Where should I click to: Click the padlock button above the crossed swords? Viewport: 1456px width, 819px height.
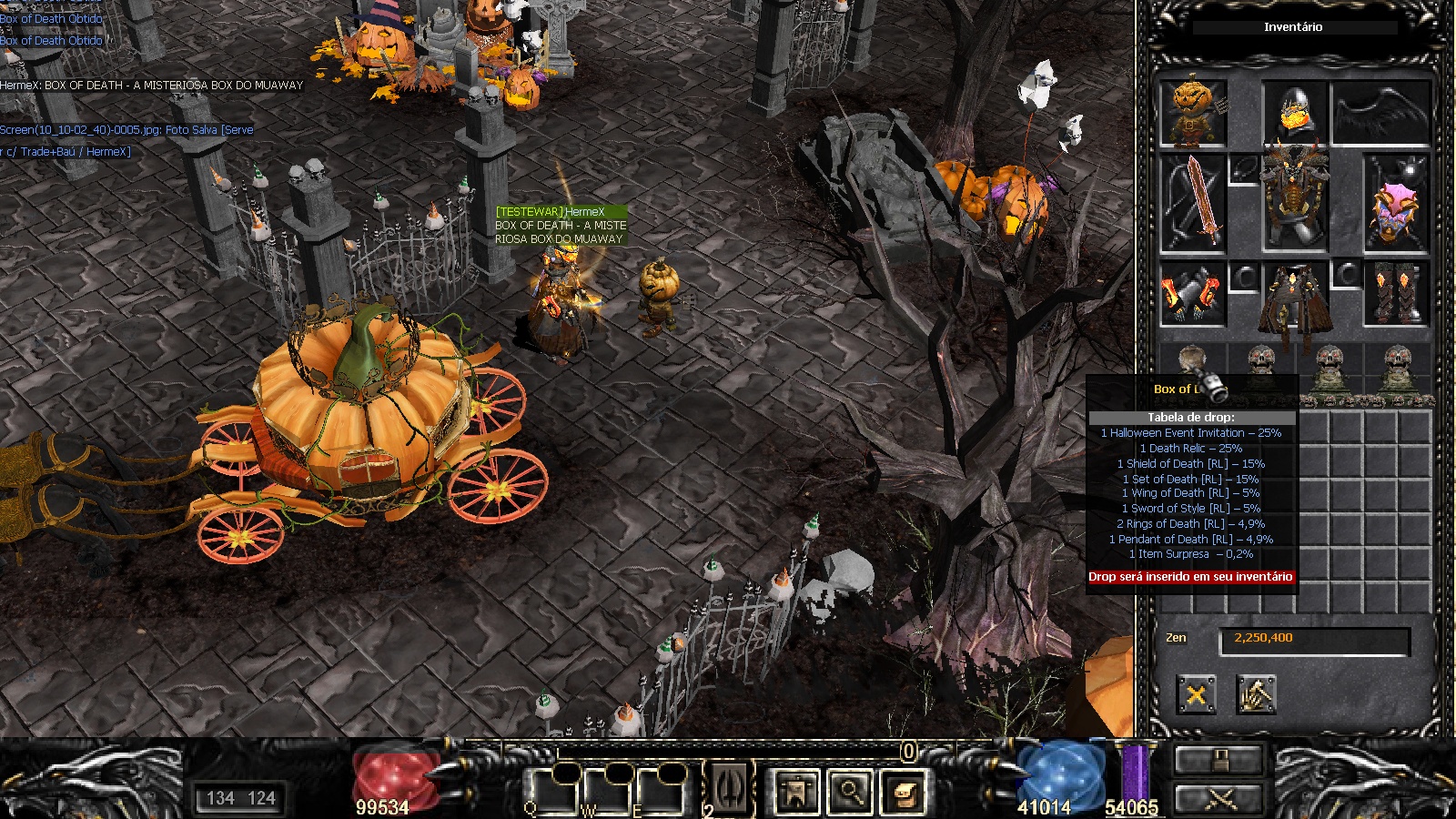click(x=1219, y=760)
